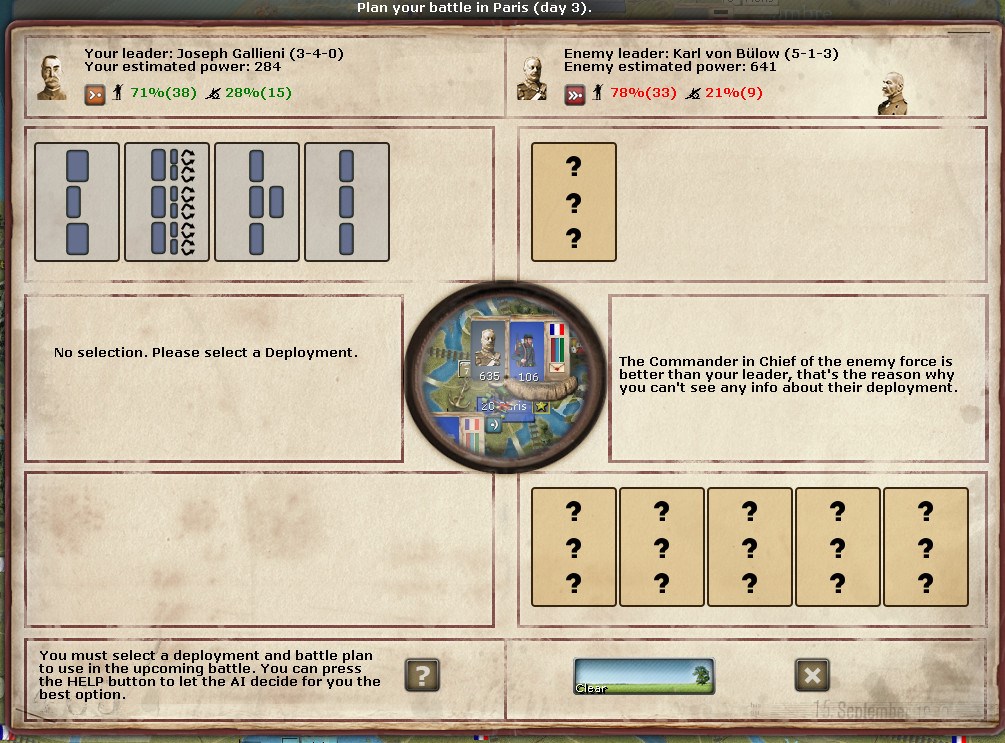Image resolution: width=1005 pixels, height=743 pixels.
Task: Close the battle planner with the X button
Action: coord(812,675)
